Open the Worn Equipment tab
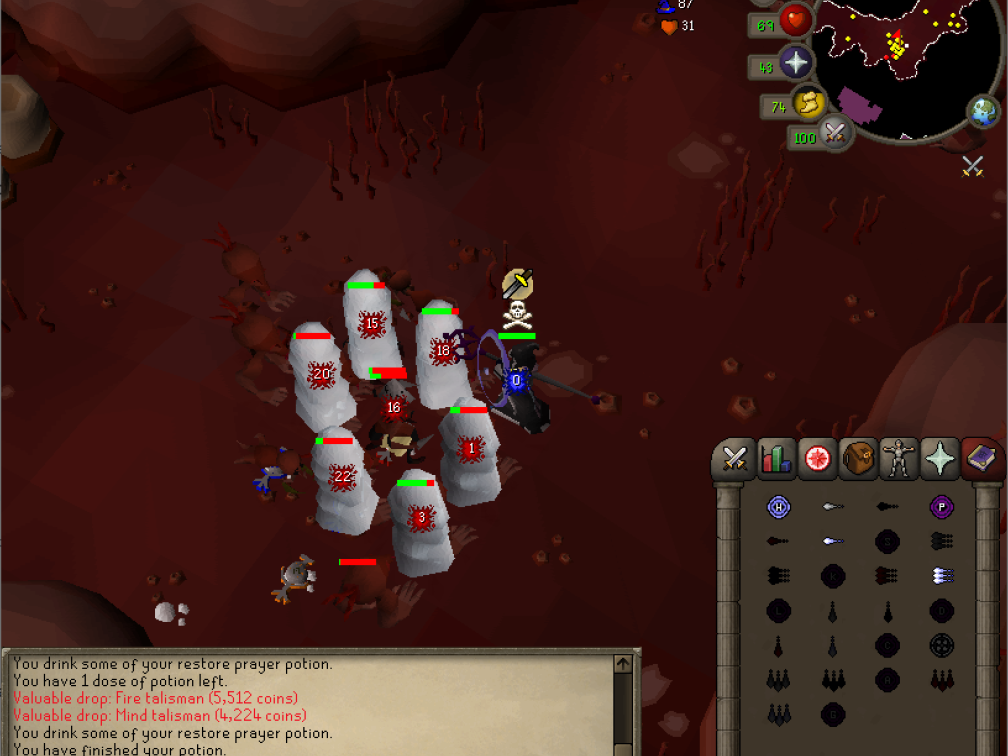1008x756 pixels. 899,459
